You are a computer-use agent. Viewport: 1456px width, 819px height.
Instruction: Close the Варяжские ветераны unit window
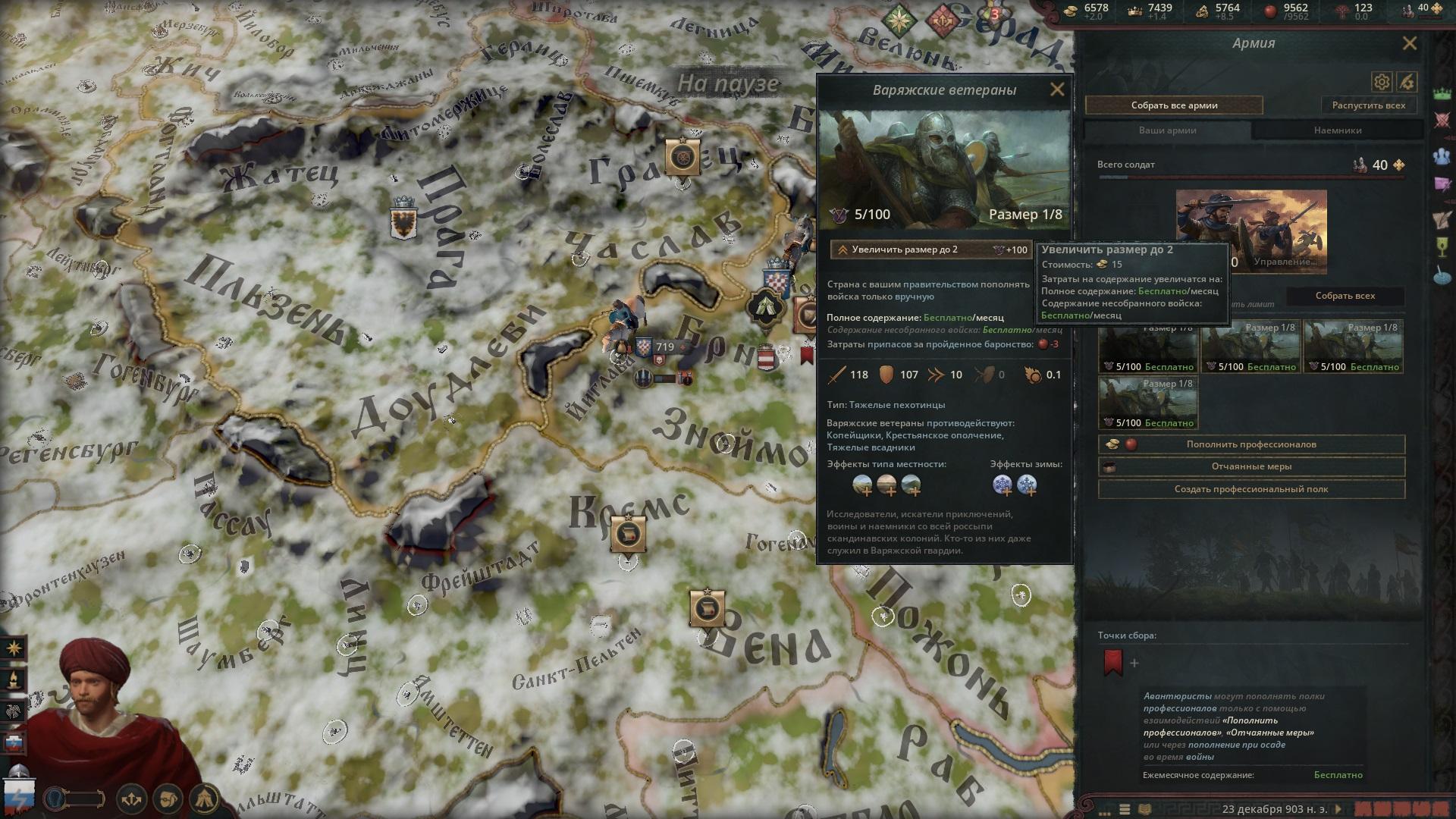coord(1056,90)
